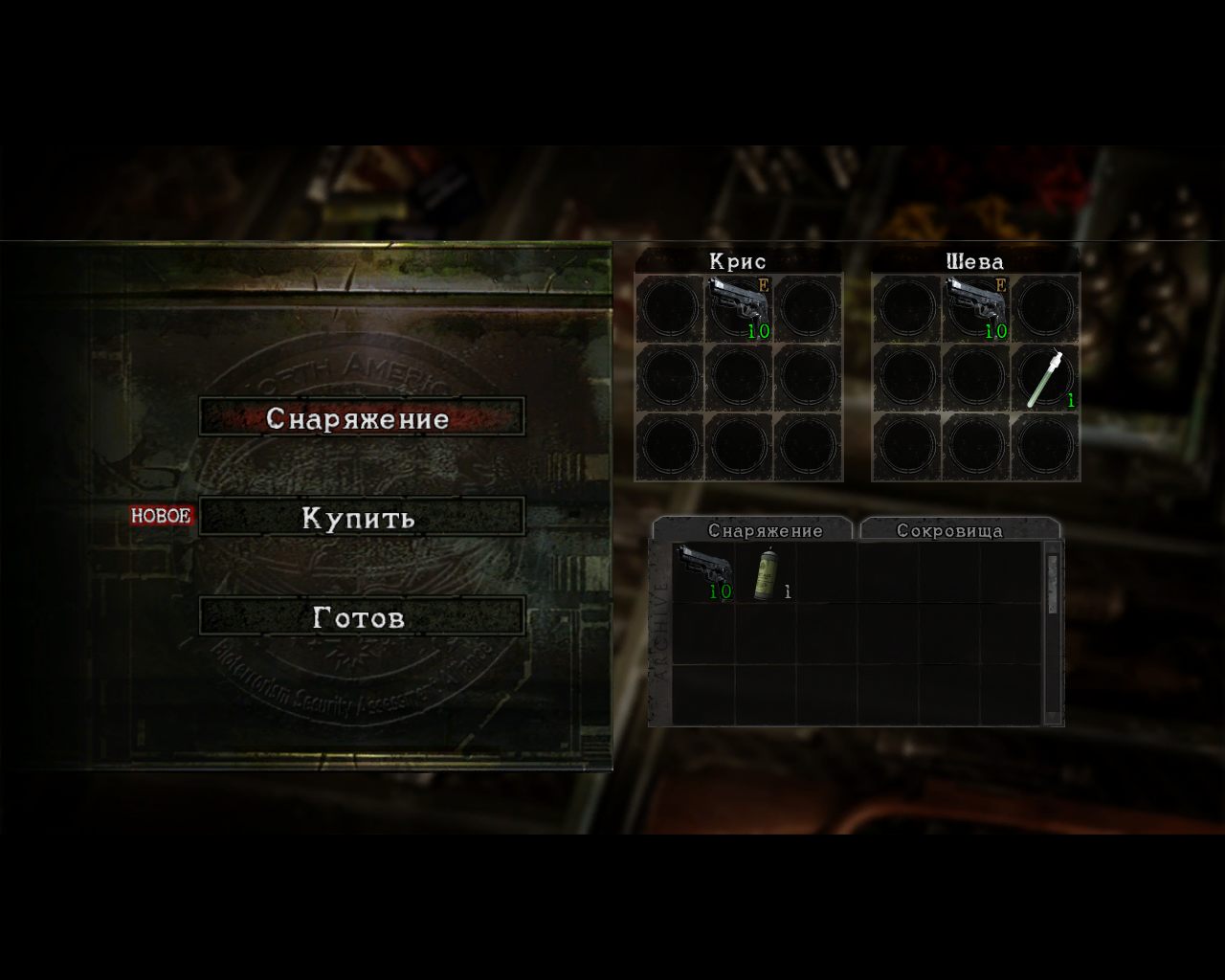Image resolution: width=1225 pixels, height=980 pixels.
Task: Pick the handgun in Шева's inventory
Action: tap(976, 307)
